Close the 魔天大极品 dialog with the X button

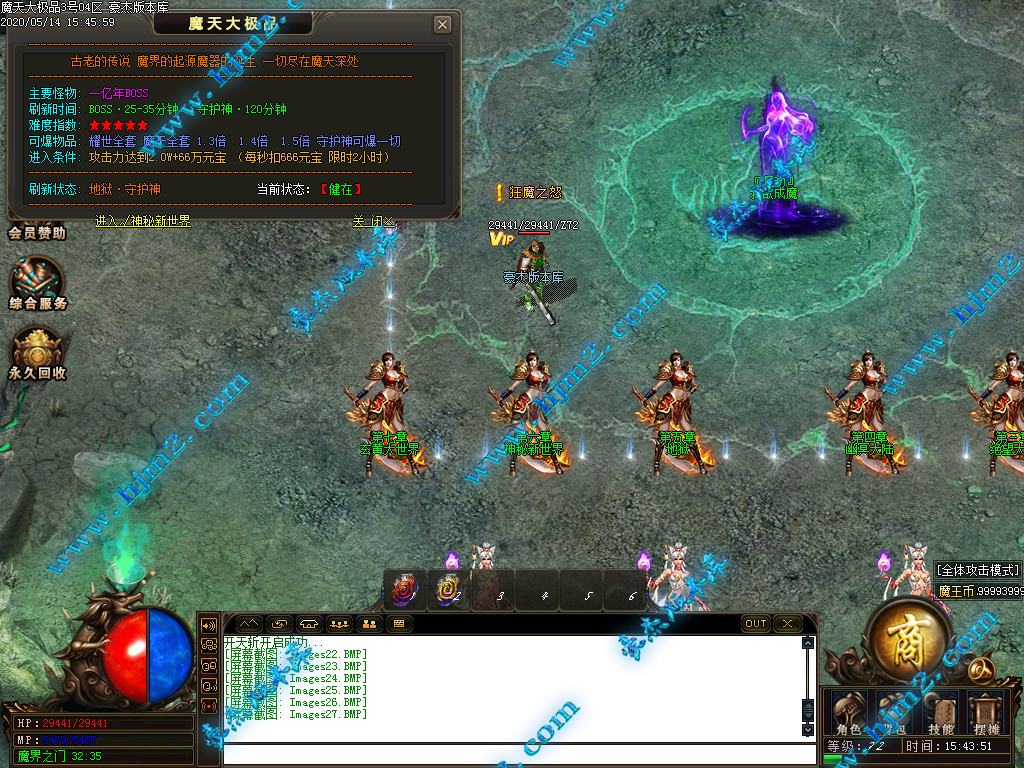point(443,25)
